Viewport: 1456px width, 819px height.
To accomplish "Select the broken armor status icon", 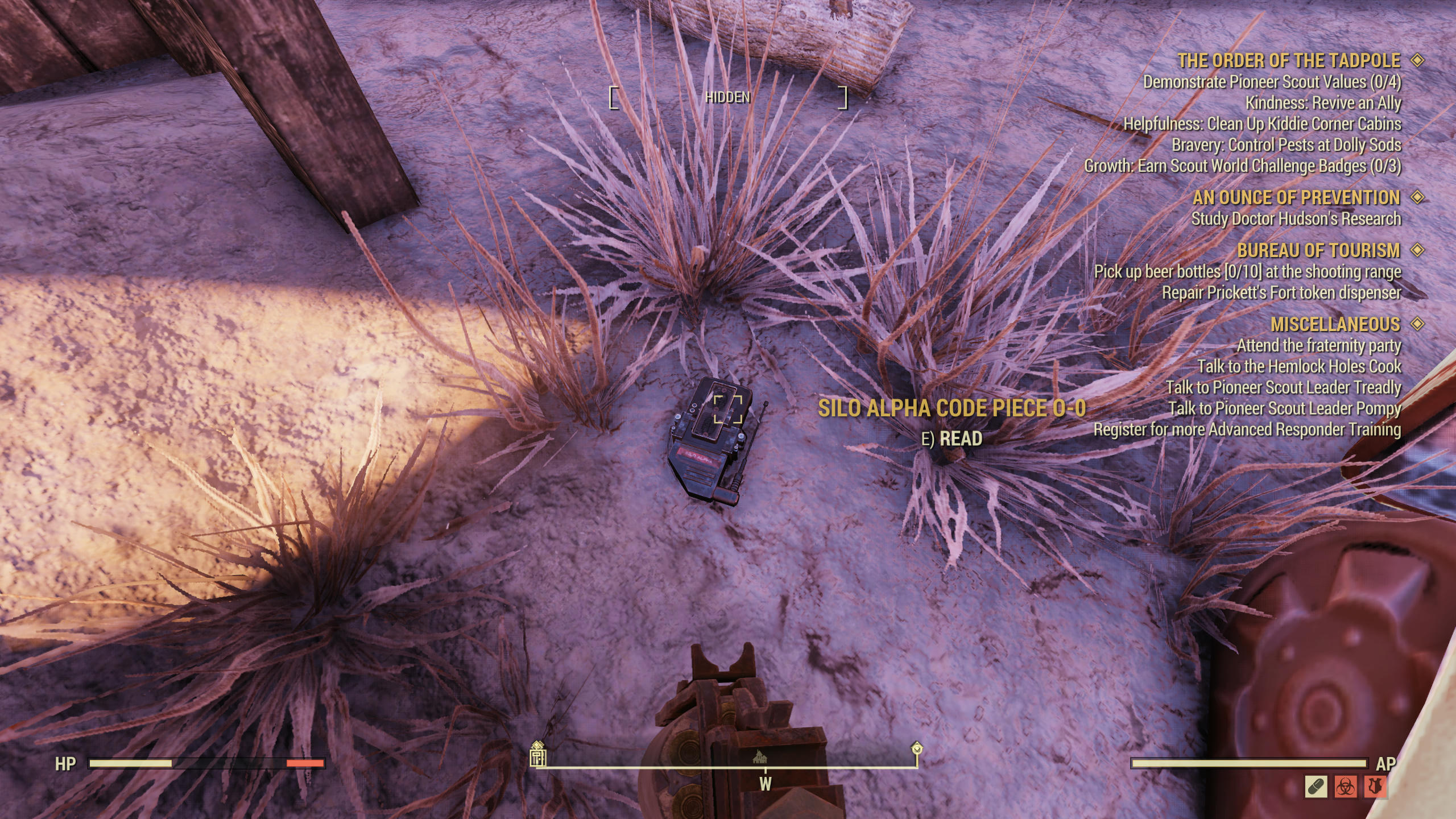I will [x=1374, y=787].
